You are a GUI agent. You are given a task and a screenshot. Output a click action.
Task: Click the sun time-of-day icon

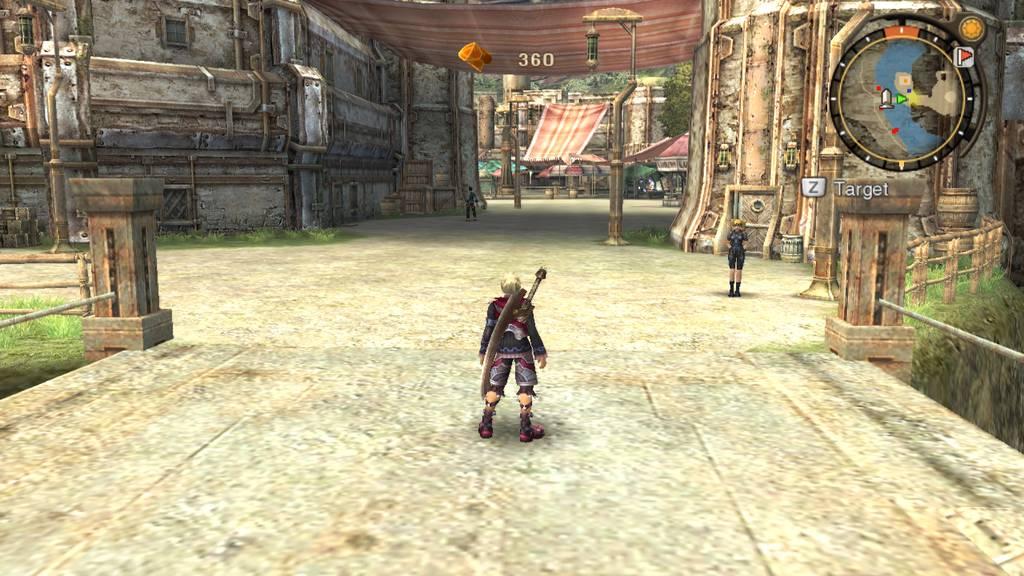click(970, 28)
